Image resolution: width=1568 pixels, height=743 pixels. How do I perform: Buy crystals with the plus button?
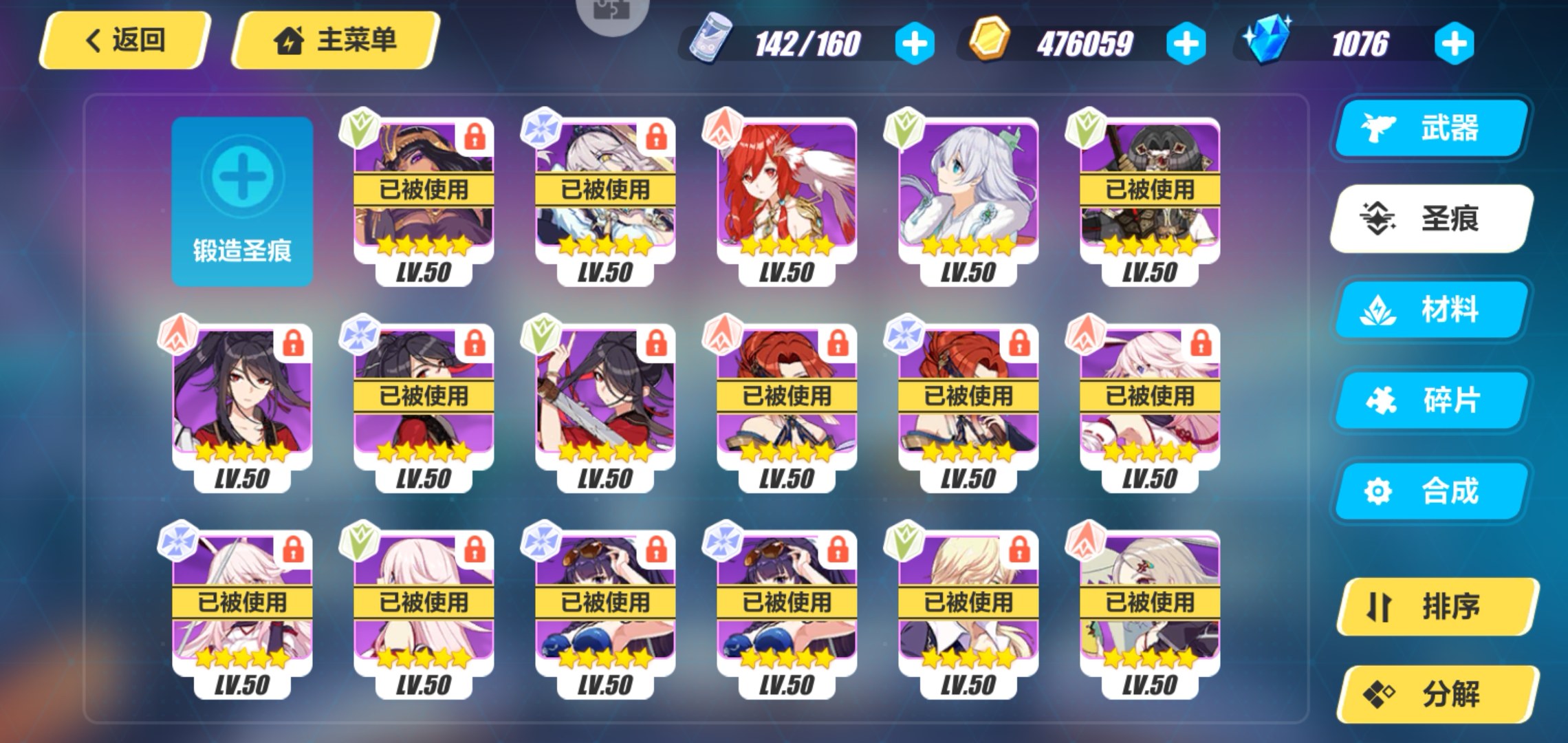tap(1454, 44)
